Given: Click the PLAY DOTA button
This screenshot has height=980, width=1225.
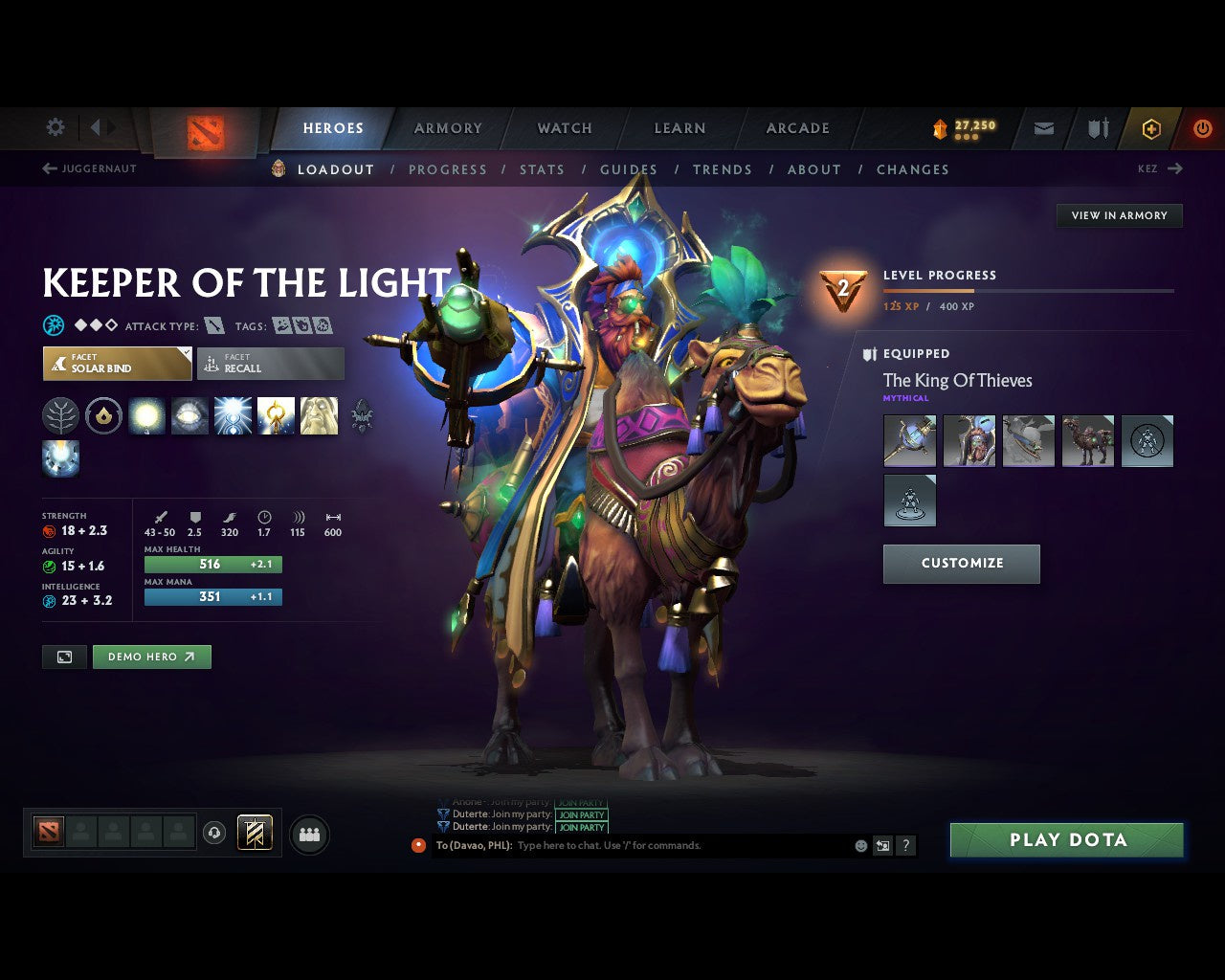Looking at the screenshot, I should pyautogui.click(x=1066, y=839).
